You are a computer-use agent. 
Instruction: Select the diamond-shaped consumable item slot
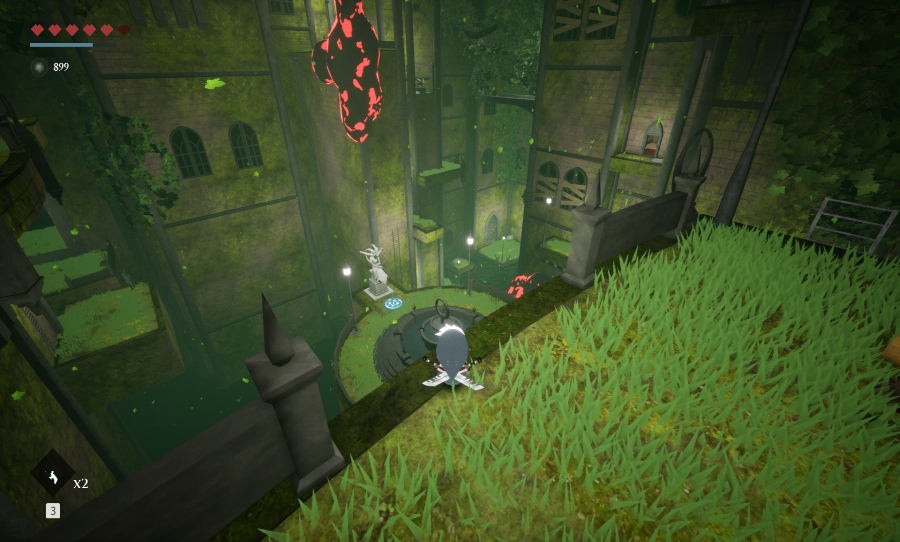(x=52, y=472)
